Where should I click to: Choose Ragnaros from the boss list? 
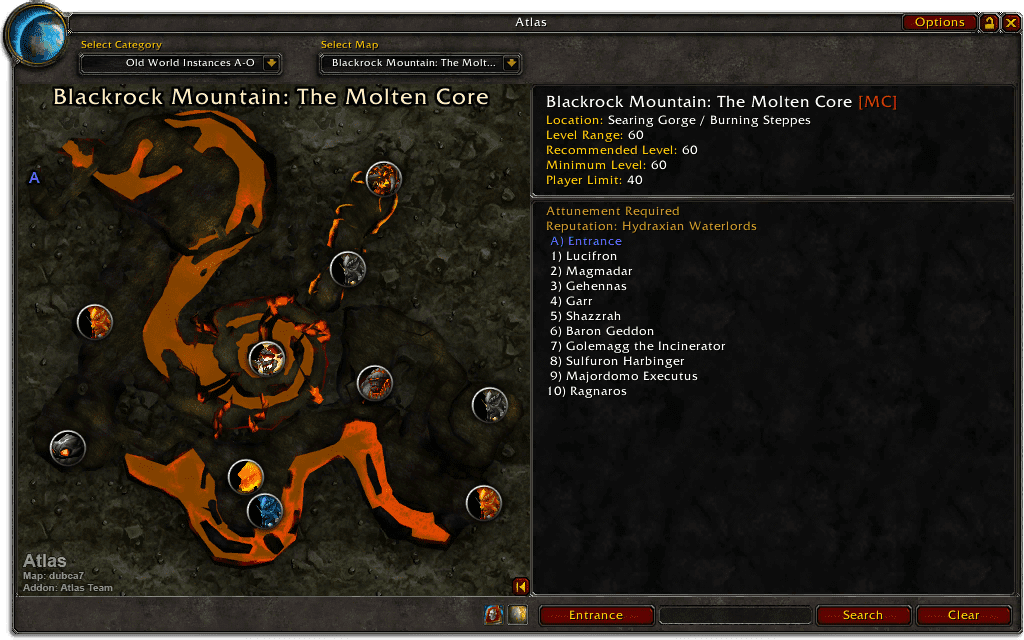click(600, 391)
